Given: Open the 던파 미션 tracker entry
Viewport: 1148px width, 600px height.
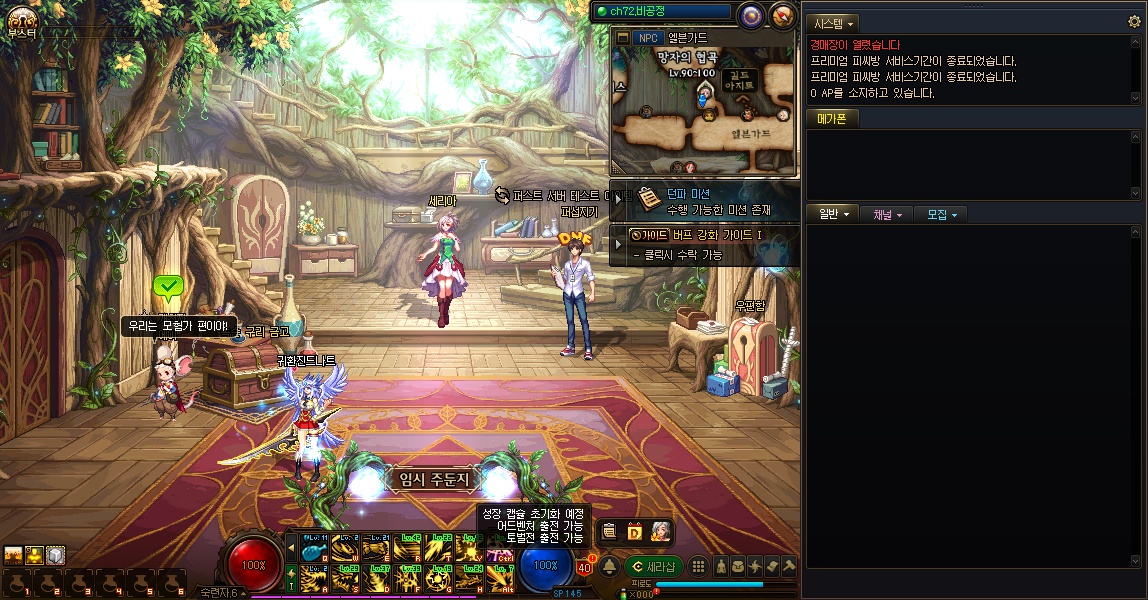Looking at the screenshot, I should [x=702, y=202].
